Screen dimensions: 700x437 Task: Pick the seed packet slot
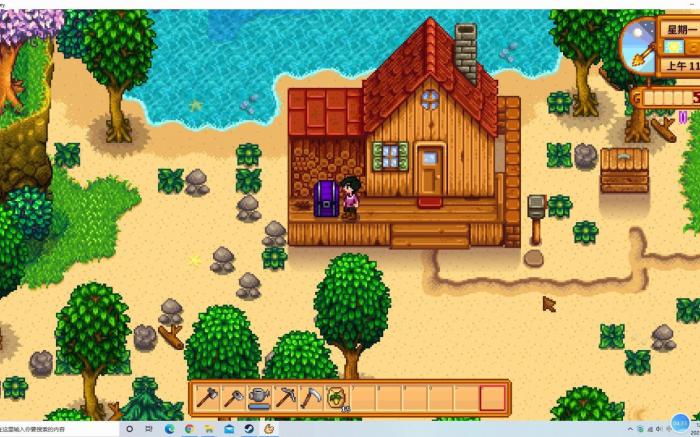pyautogui.click(x=337, y=397)
